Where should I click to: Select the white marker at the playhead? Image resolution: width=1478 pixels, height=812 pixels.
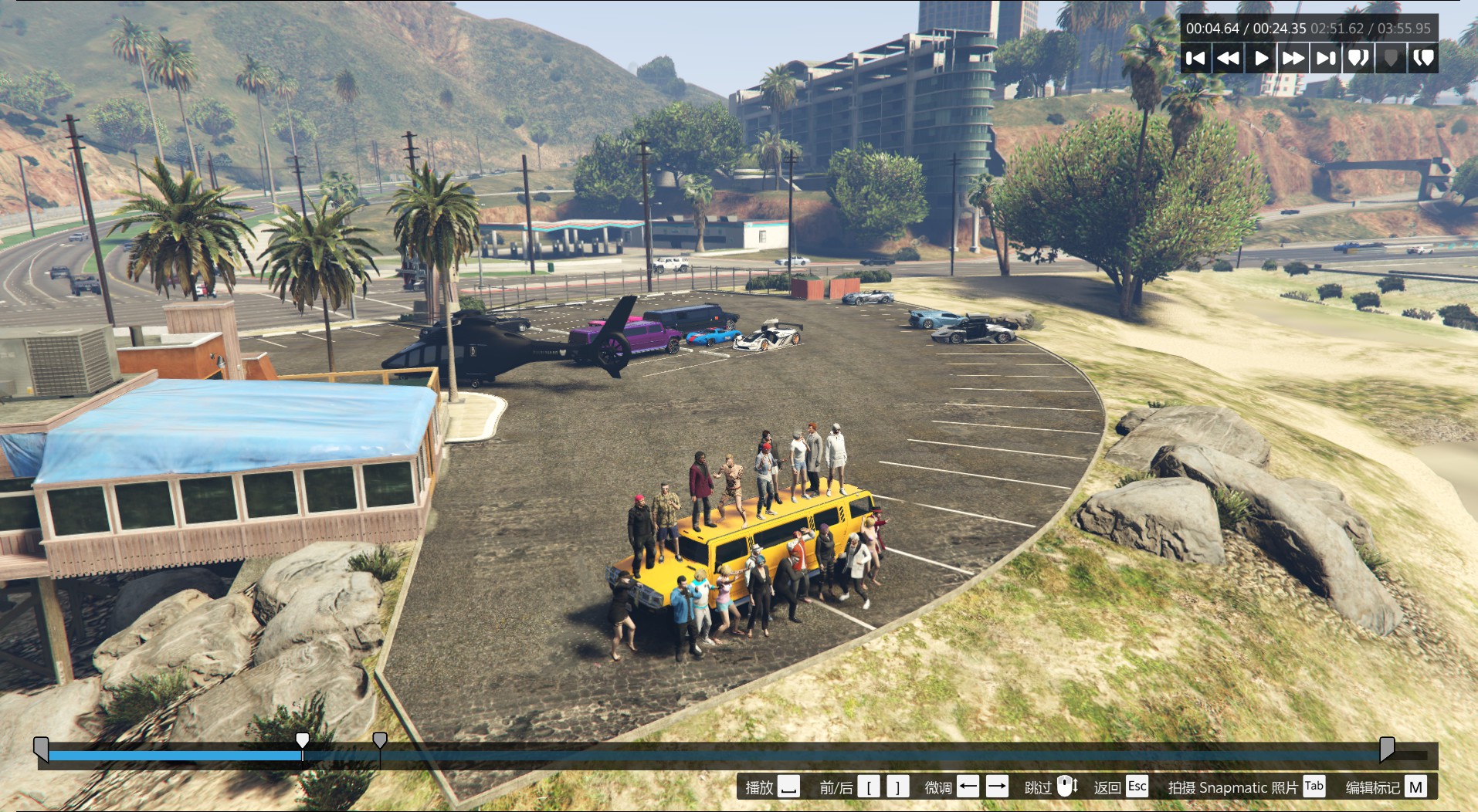tap(303, 741)
